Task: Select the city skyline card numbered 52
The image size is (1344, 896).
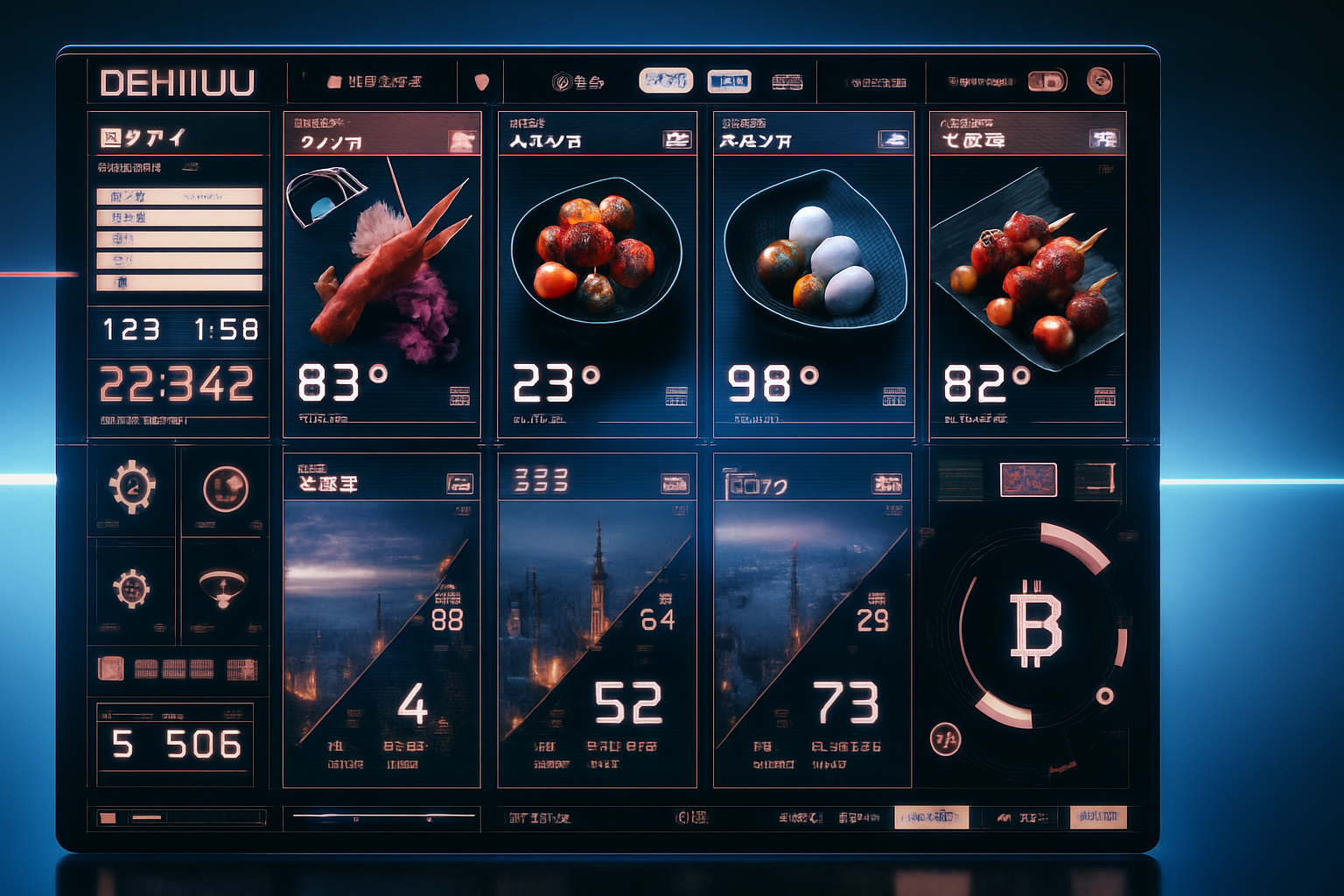Action: (597, 619)
